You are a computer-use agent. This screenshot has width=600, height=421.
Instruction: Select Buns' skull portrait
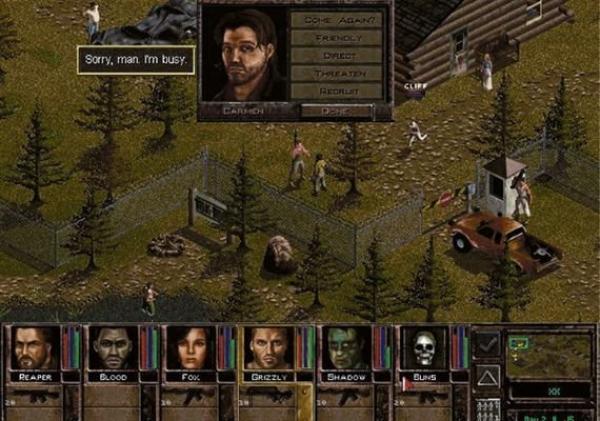[423, 348]
